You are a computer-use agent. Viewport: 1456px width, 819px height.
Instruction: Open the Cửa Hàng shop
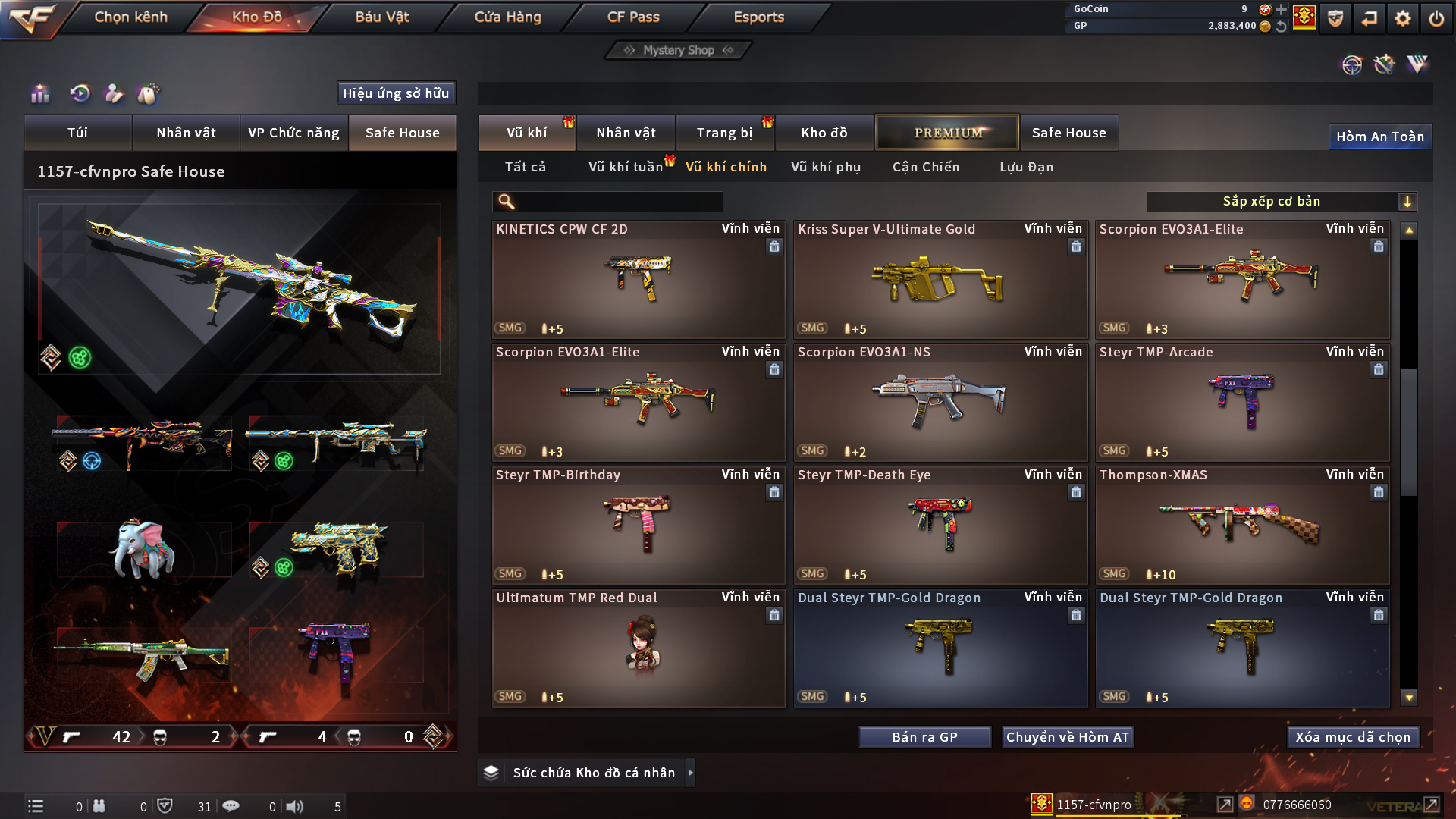click(507, 17)
